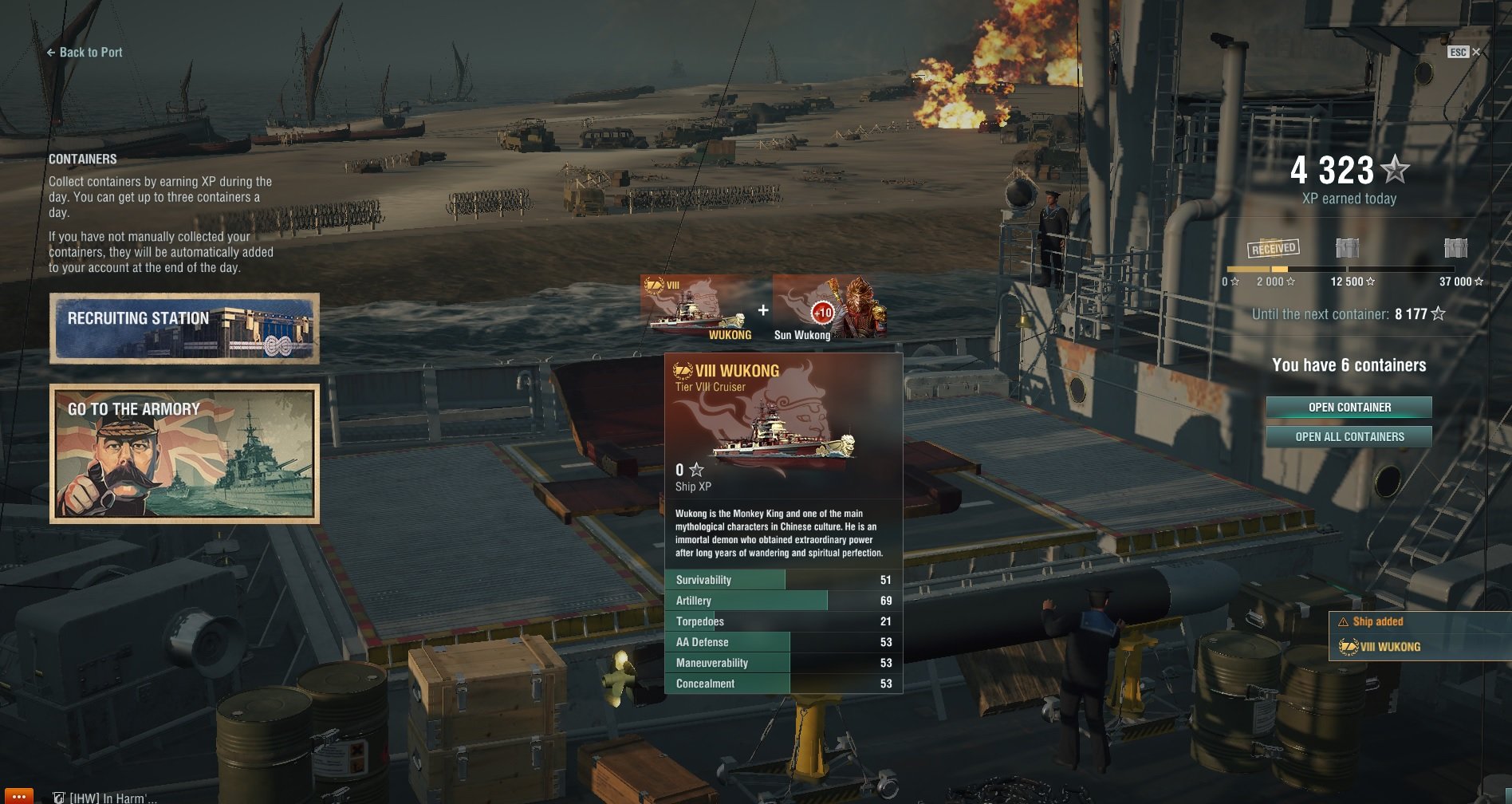Open one container
This screenshot has height=804, width=1512.
coord(1349,408)
